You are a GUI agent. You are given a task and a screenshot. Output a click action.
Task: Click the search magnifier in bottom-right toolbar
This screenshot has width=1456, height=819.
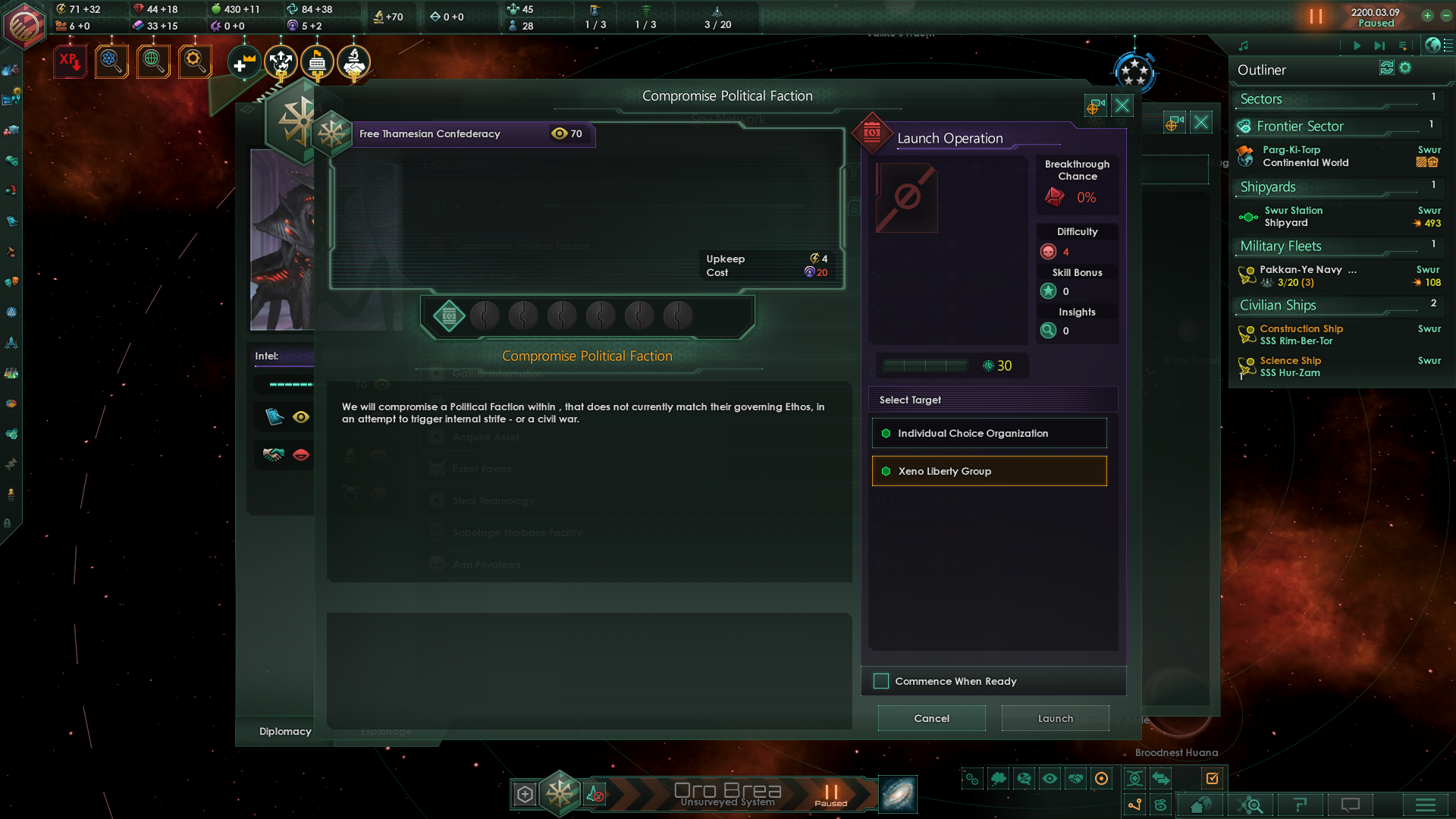(1252, 805)
